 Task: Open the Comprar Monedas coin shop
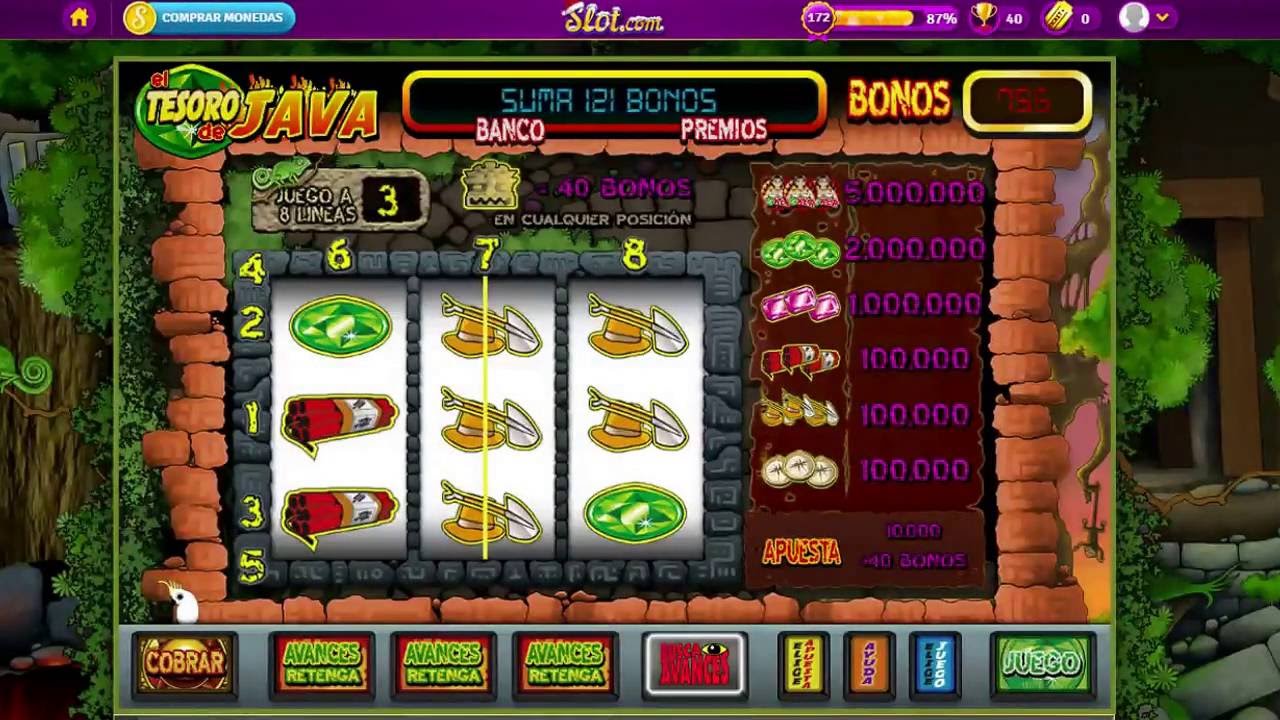coord(209,18)
